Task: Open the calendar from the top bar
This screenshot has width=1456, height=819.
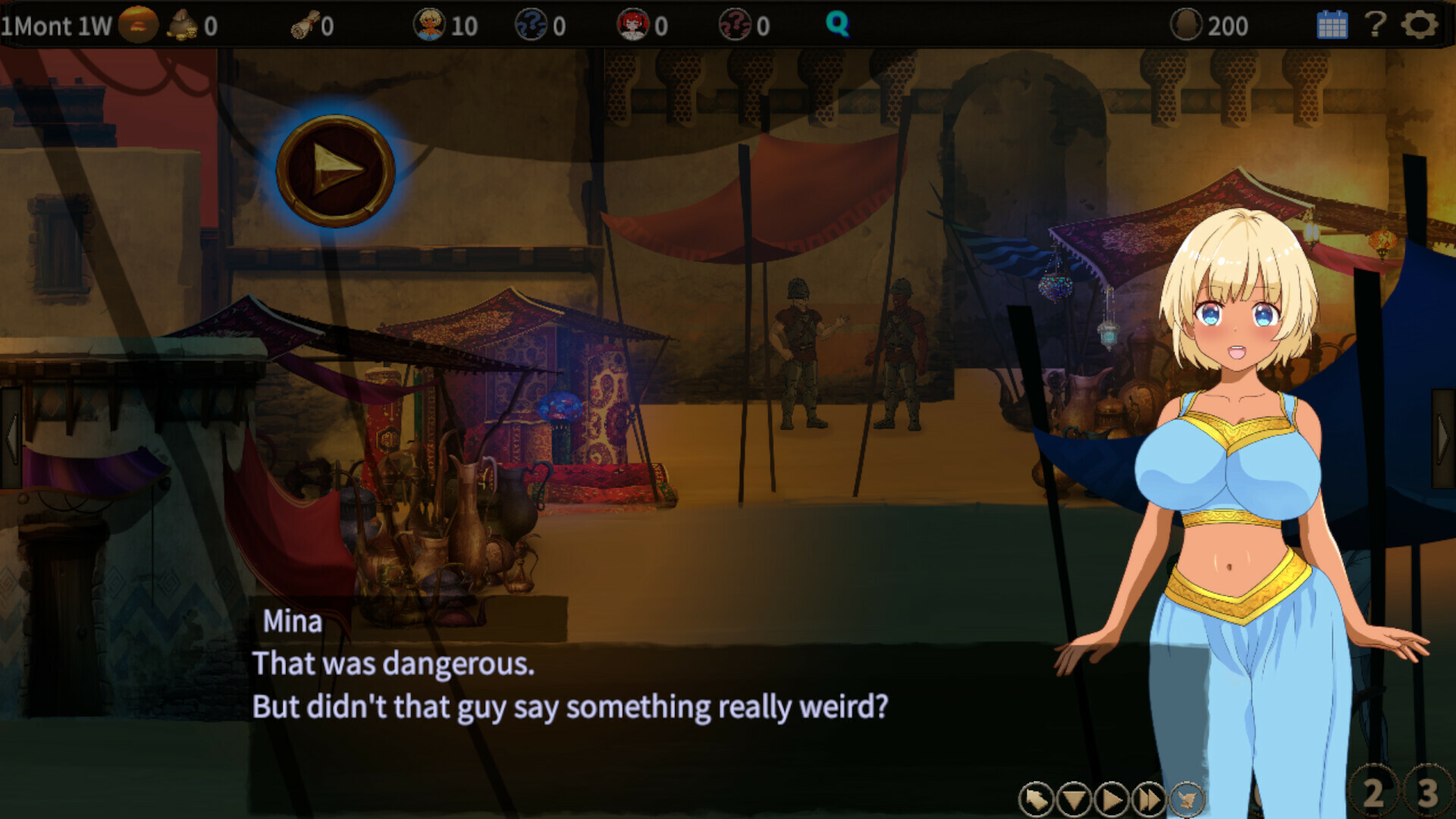Action: (x=1332, y=25)
